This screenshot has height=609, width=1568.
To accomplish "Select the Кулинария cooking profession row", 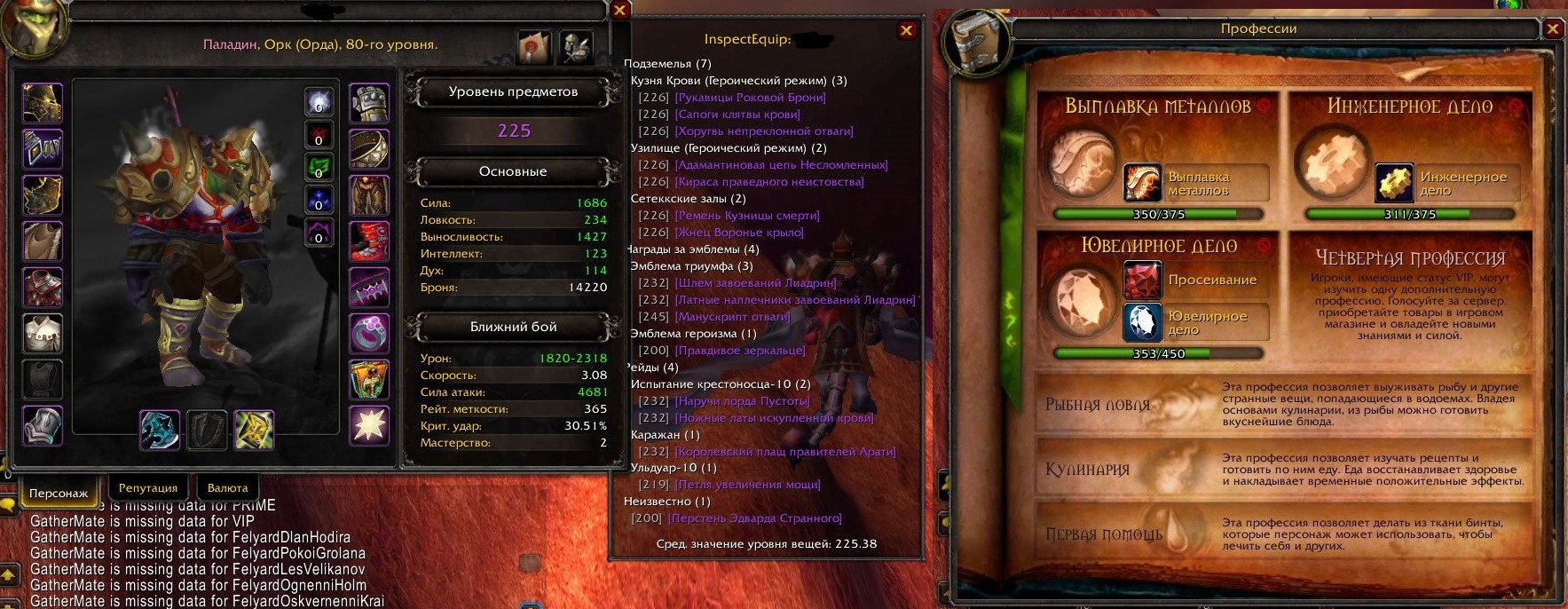I will click(x=1087, y=470).
